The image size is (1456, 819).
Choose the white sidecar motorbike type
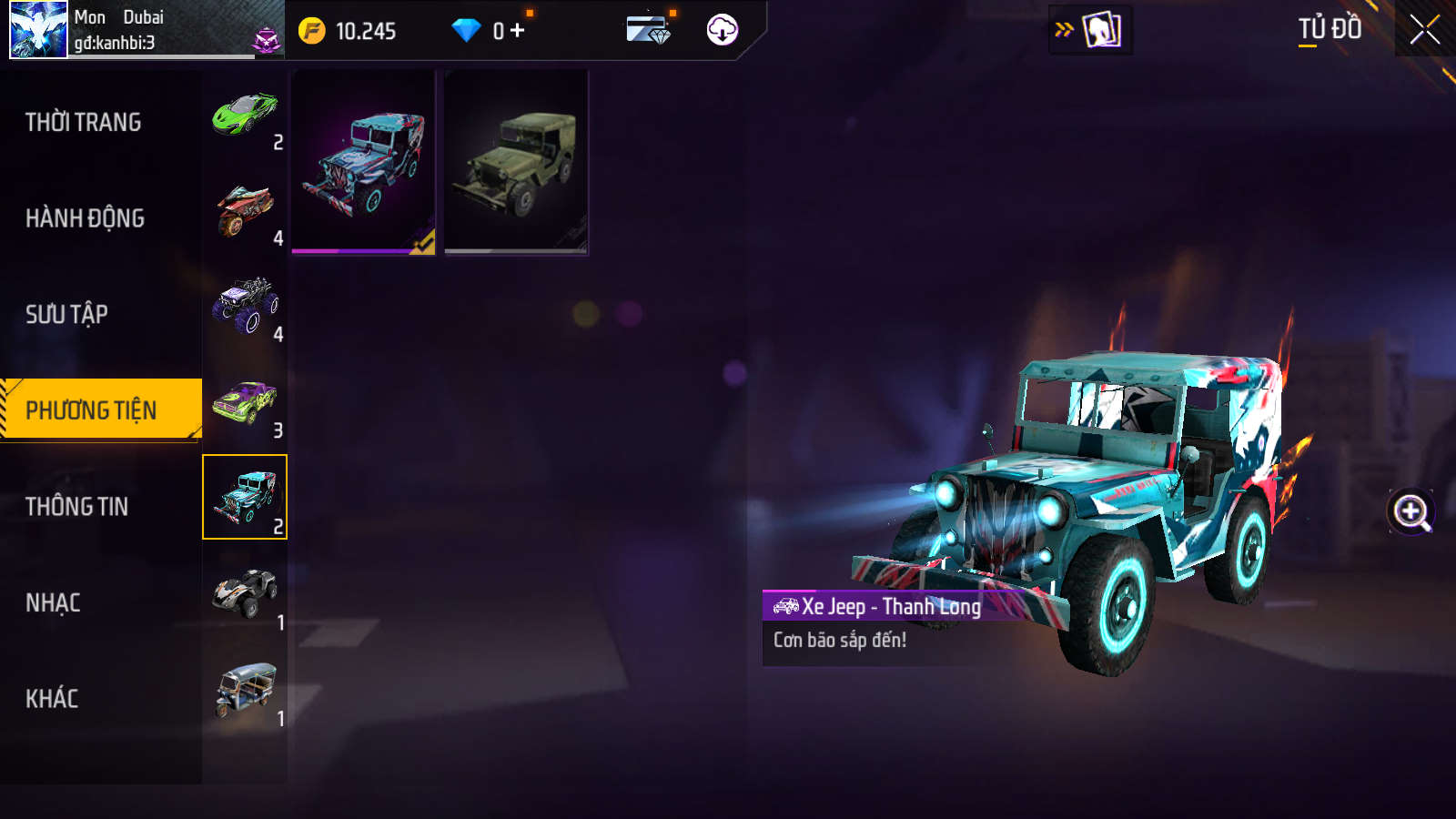click(245, 595)
